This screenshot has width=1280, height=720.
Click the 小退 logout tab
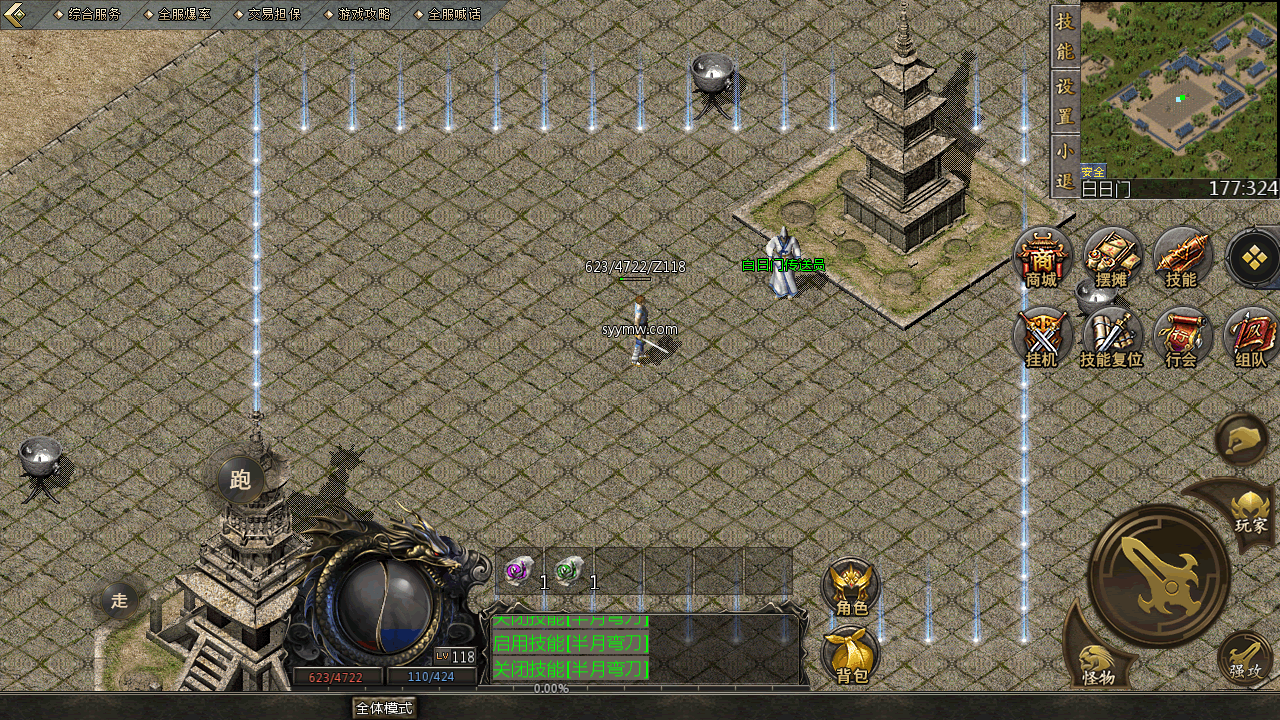1065,165
